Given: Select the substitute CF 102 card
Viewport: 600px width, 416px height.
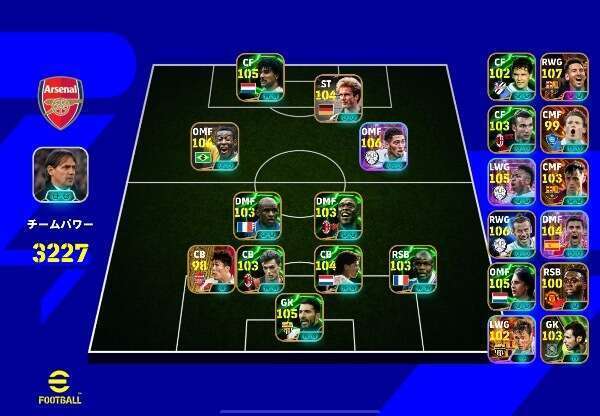Looking at the screenshot, I should (x=511, y=77).
